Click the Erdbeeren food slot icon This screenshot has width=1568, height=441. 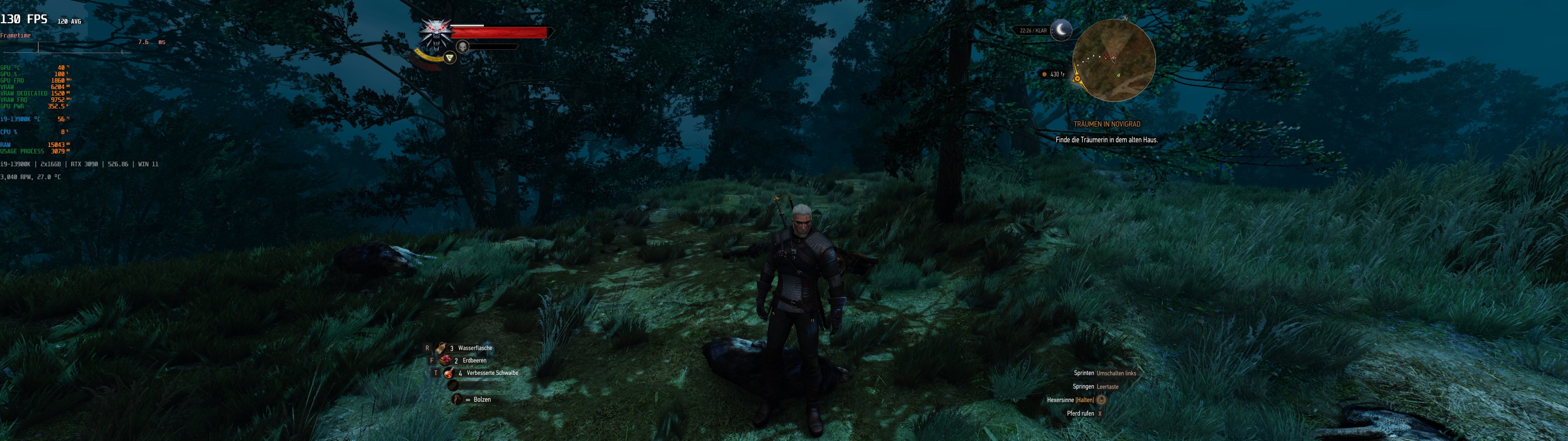(x=445, y=361)
